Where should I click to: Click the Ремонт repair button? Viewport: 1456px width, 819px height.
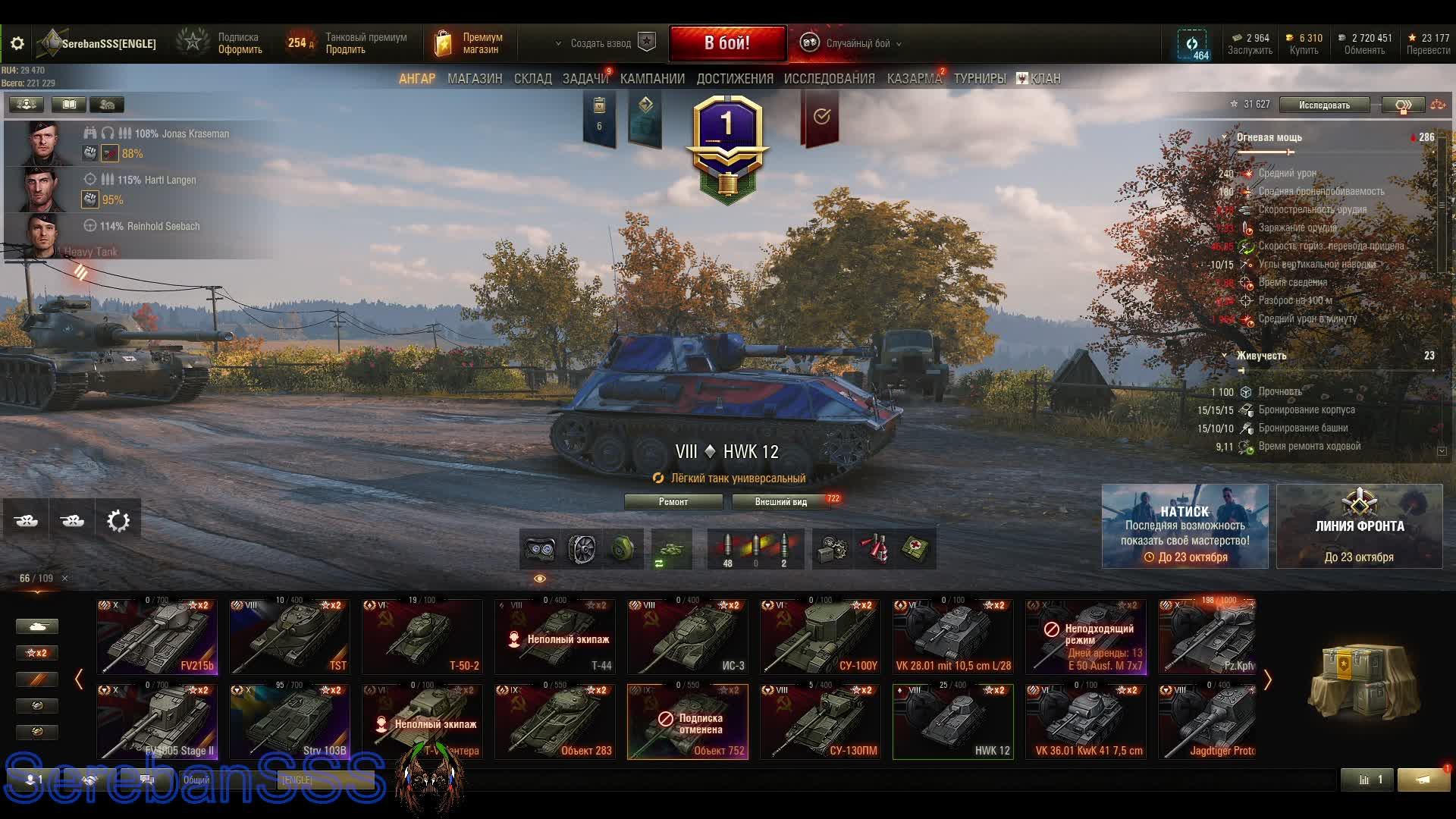(673, 502)
